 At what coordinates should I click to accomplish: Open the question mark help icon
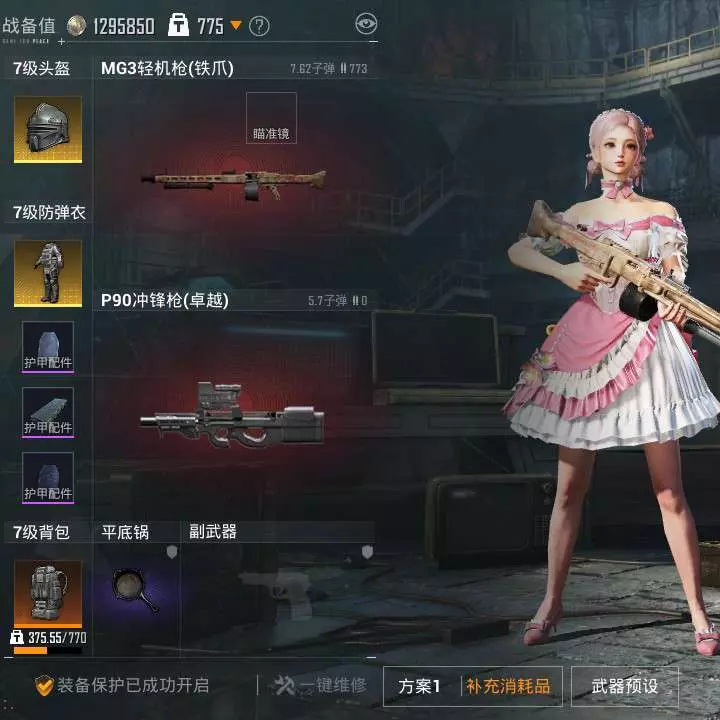coord(259,26)
